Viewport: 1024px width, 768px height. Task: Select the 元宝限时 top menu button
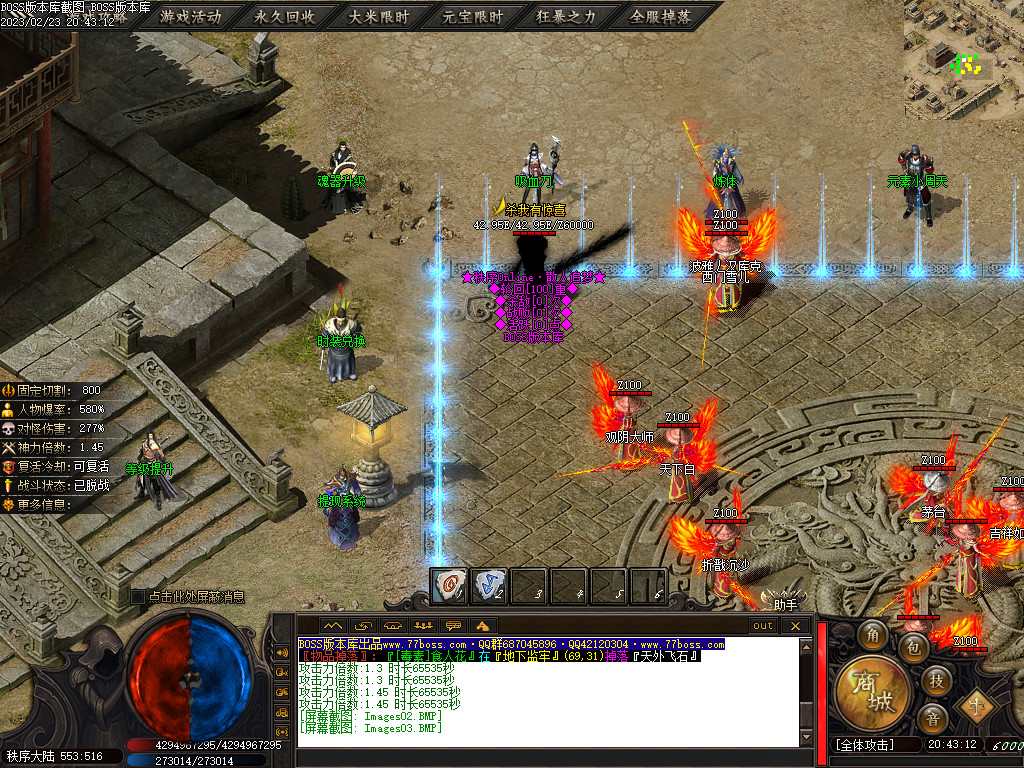click(x=473, y=17)
